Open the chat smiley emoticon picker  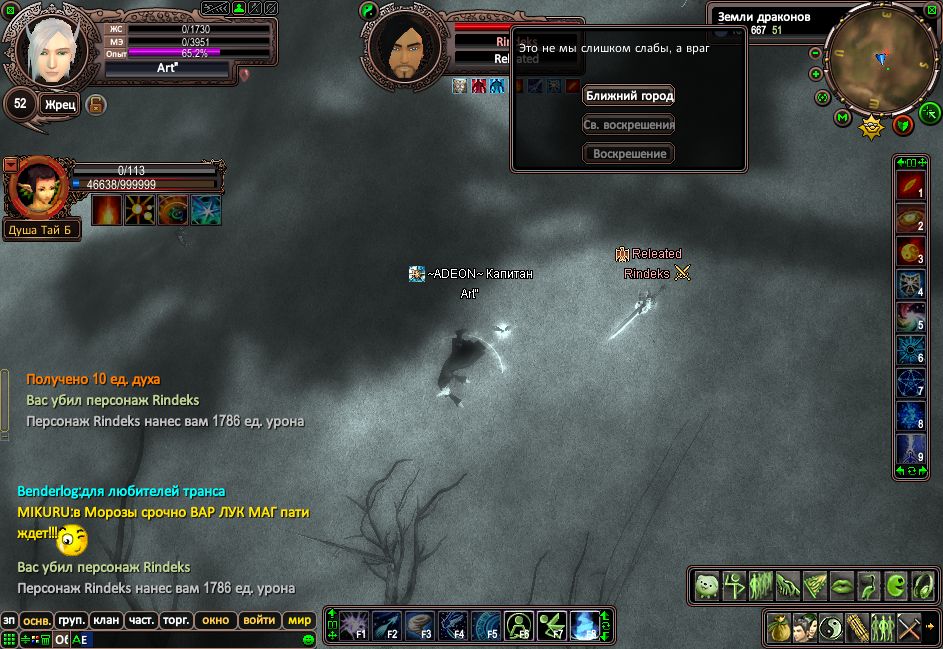[309, 639]
